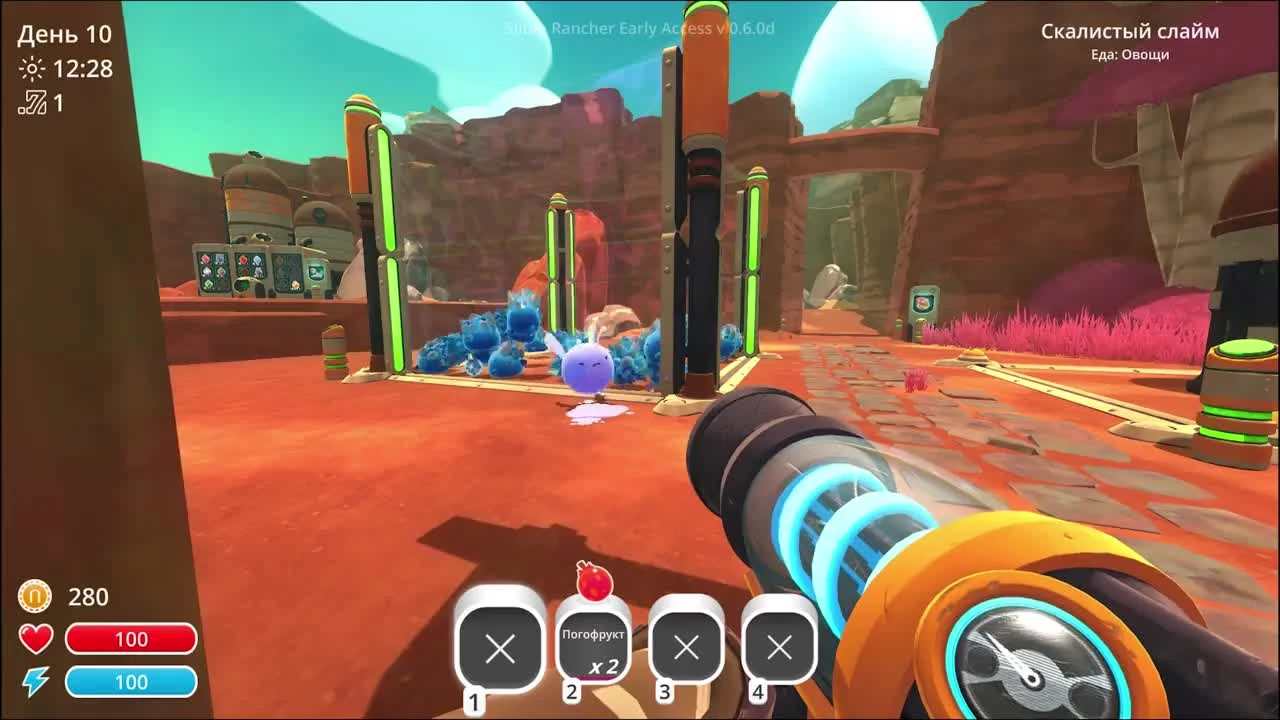Select the Pogofruit icon in slot 2
Screen dimensions: 1280x720
coord(593,645)
